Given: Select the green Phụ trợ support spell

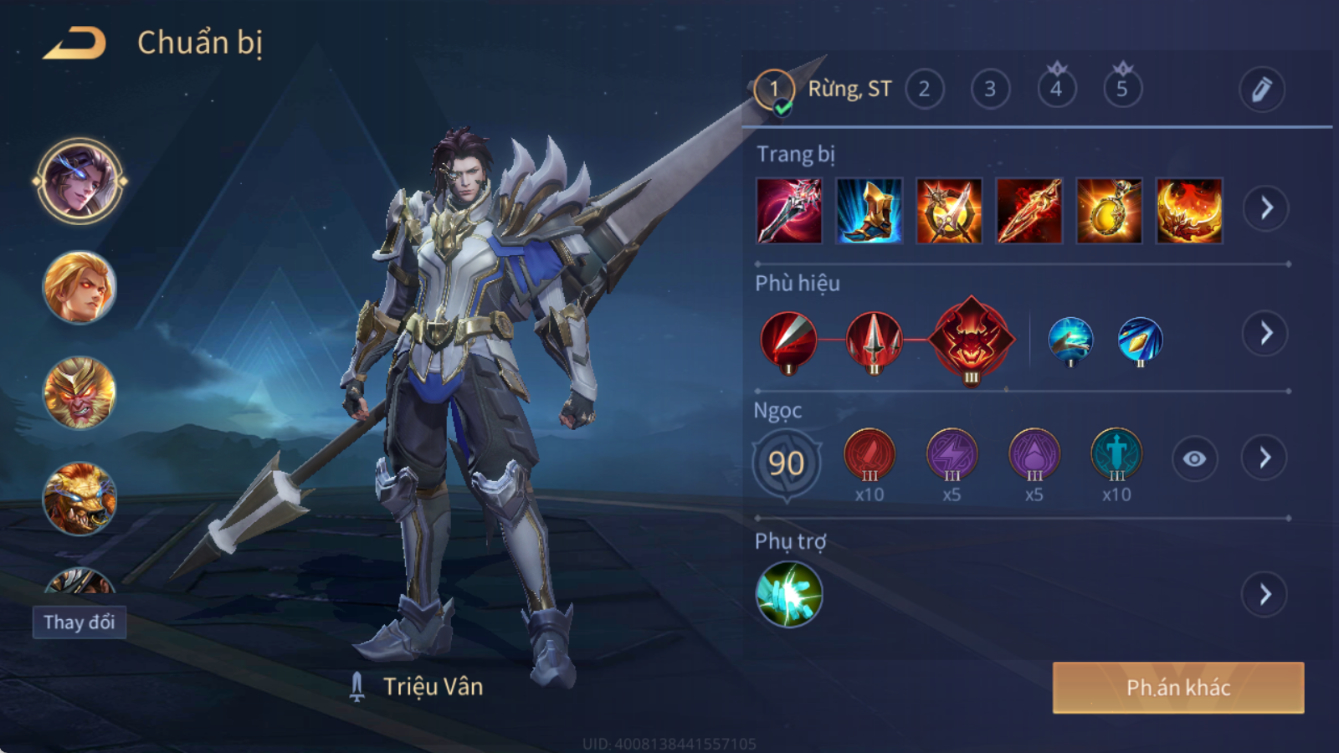Looking at the screenshot, I should coord(789,595).
